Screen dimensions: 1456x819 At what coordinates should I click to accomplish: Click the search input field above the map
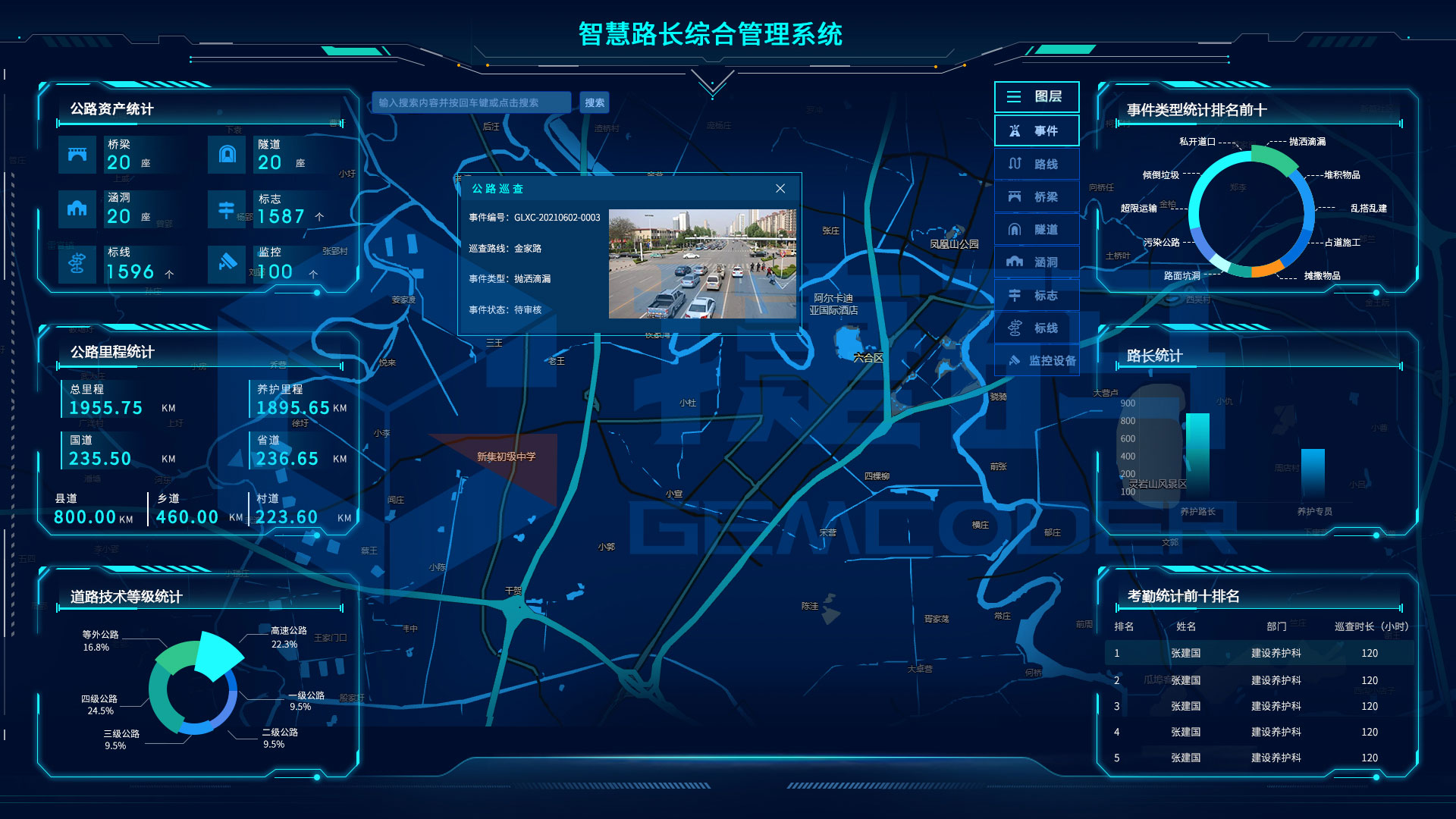point(470,102)
